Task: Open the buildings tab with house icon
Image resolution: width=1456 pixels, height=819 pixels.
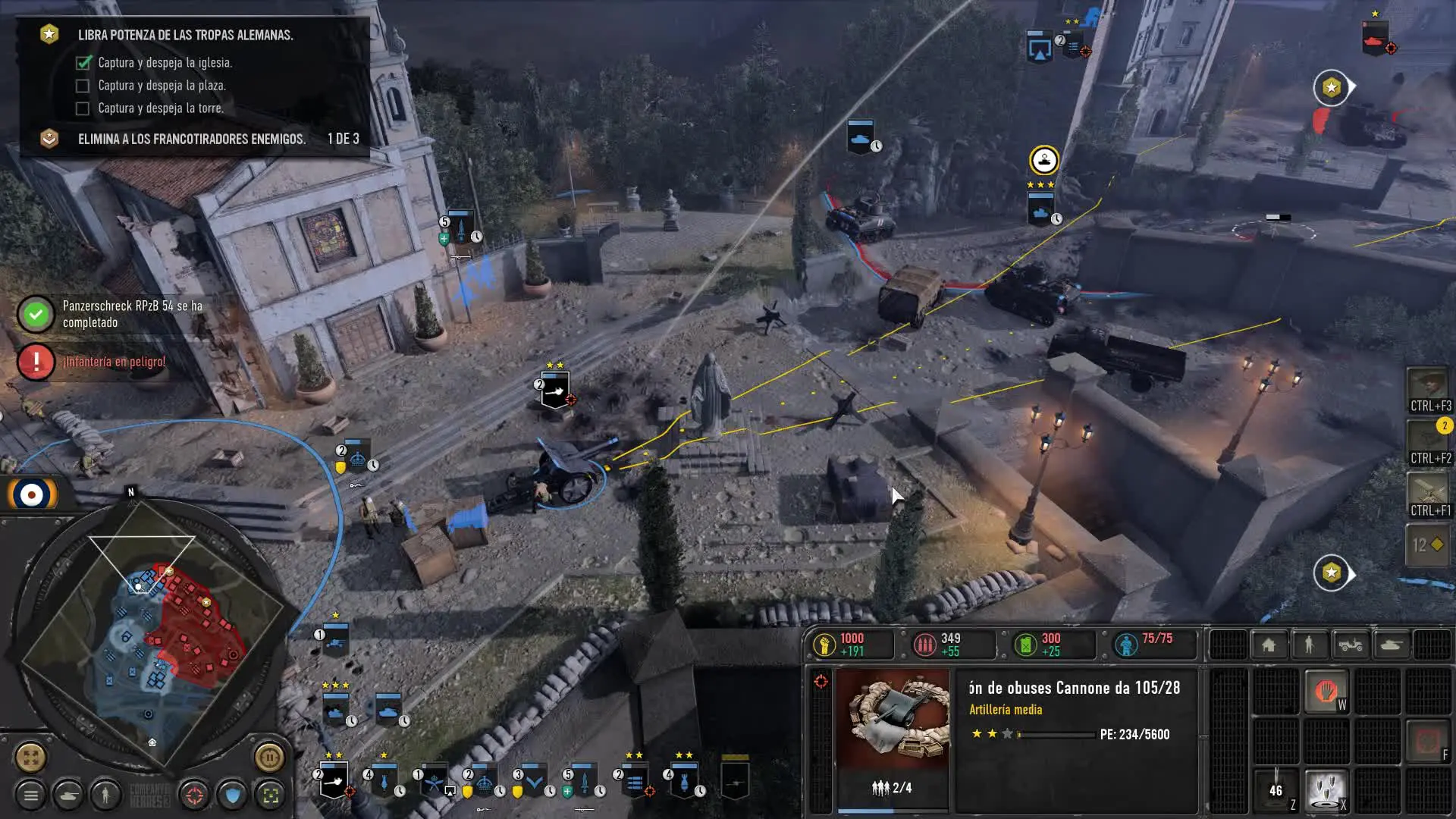Action: click(1269, 645)
